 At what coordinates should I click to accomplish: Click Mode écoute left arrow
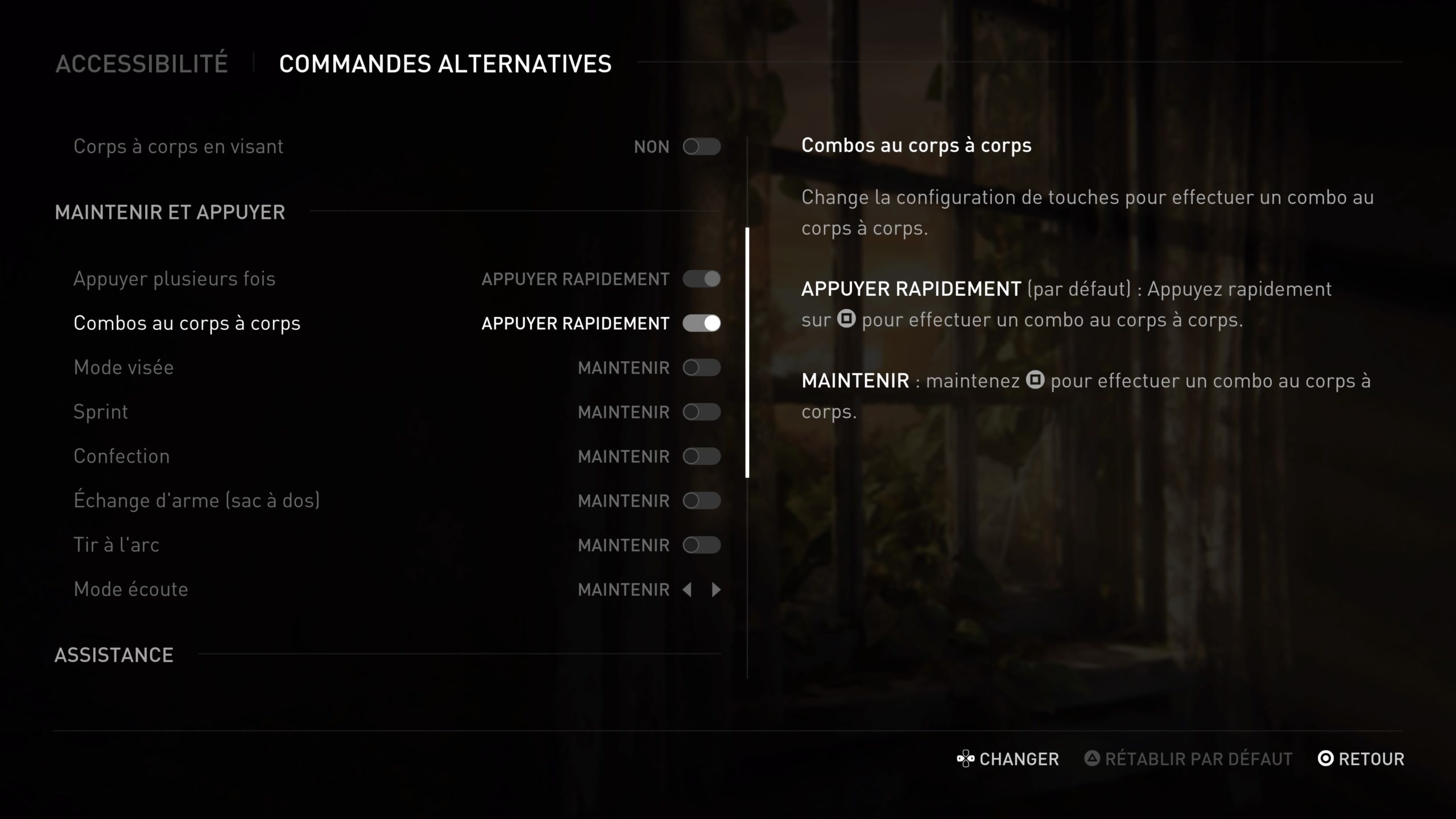687,590
